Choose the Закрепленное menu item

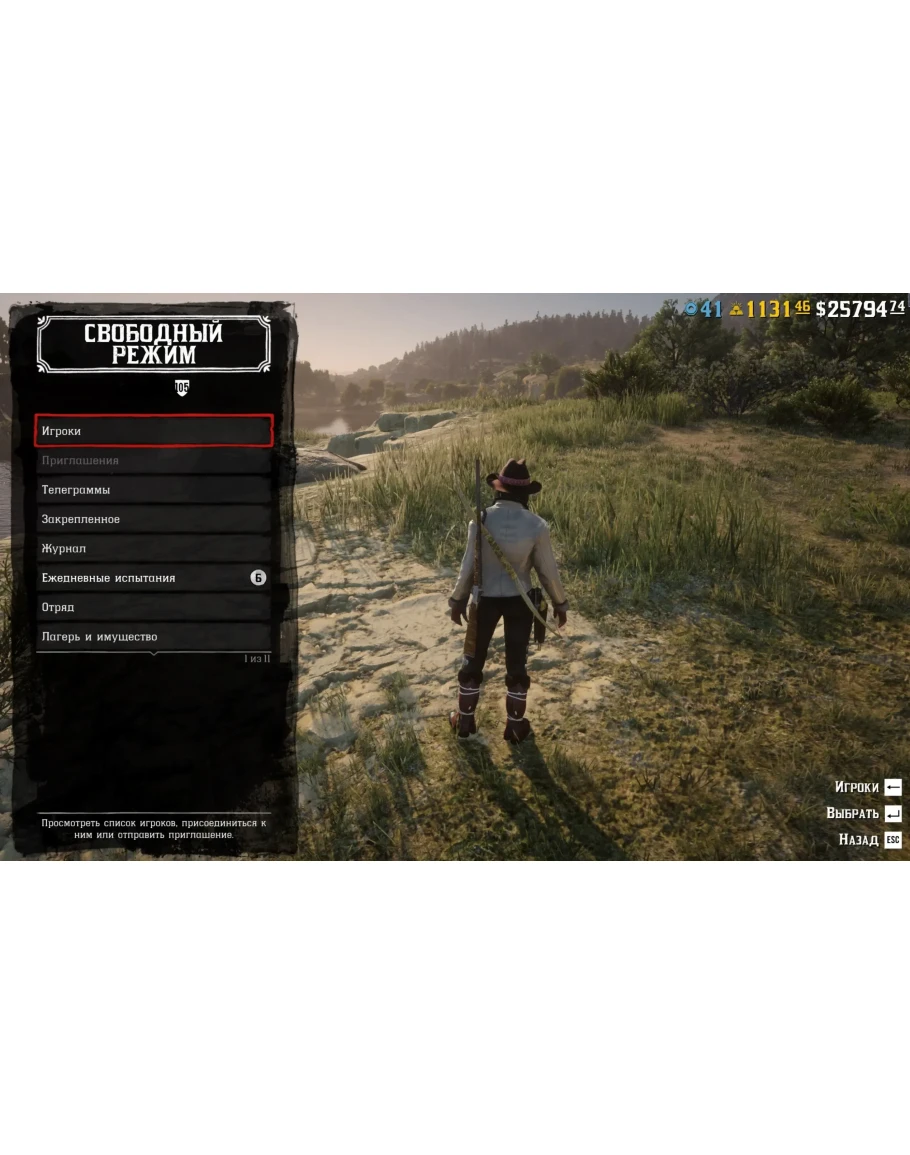[153, 519]
